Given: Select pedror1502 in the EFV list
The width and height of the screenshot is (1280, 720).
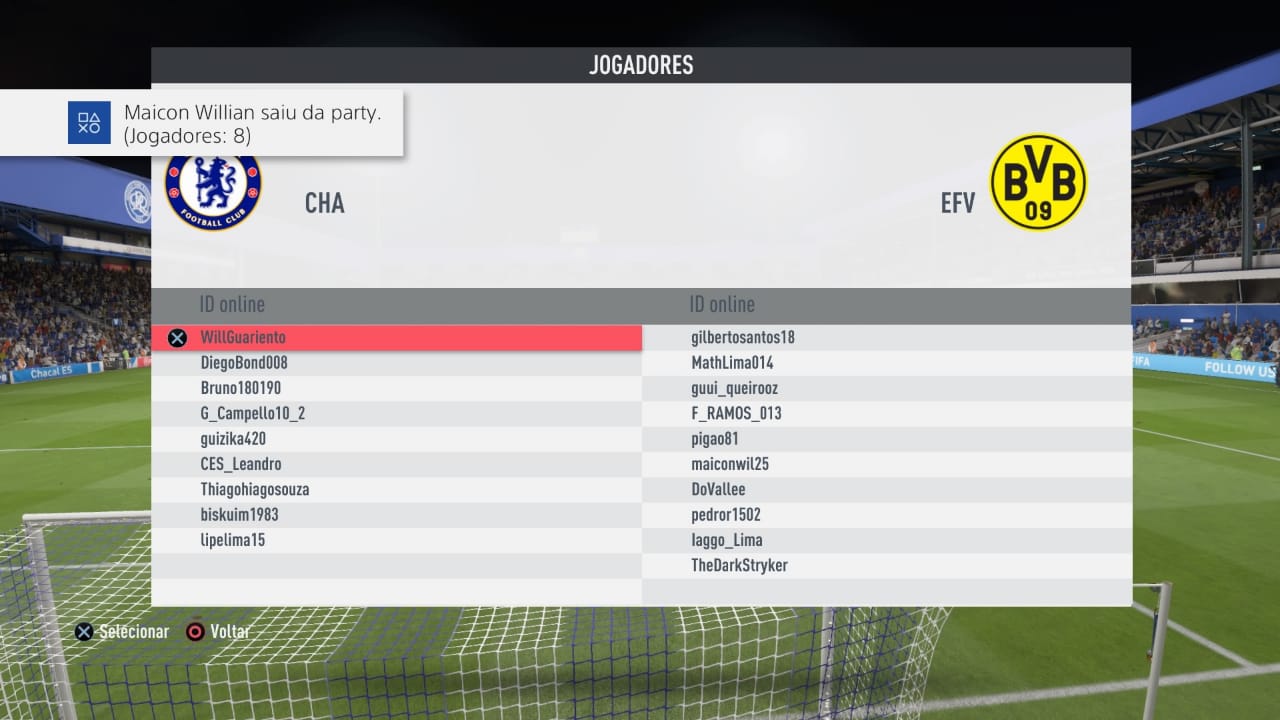Looking at the screenshot, I should click(x=726, y=515).
